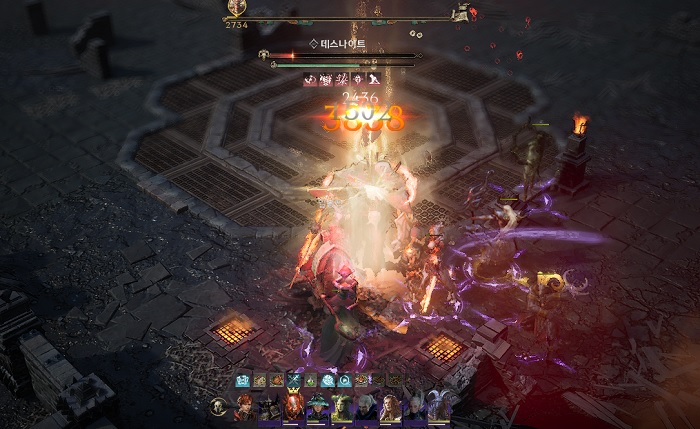Screen dimensions: 700x429
Task: Choose the horned ram-skull hero portrait
Action: point(438,408)
